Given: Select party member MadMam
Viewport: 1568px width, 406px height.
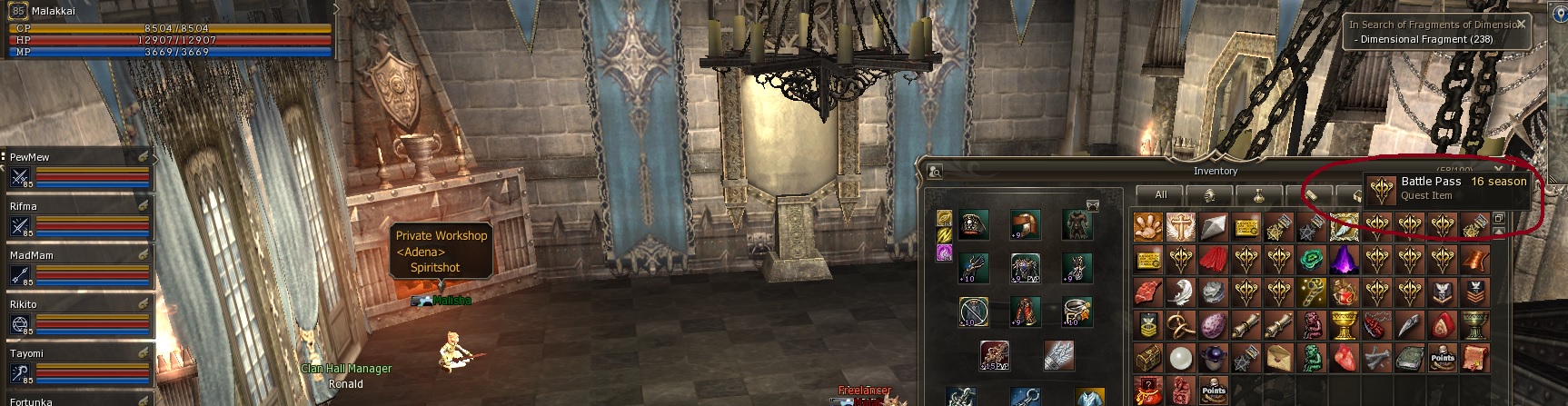Looking at the screenshot, I should pos(77,267).
